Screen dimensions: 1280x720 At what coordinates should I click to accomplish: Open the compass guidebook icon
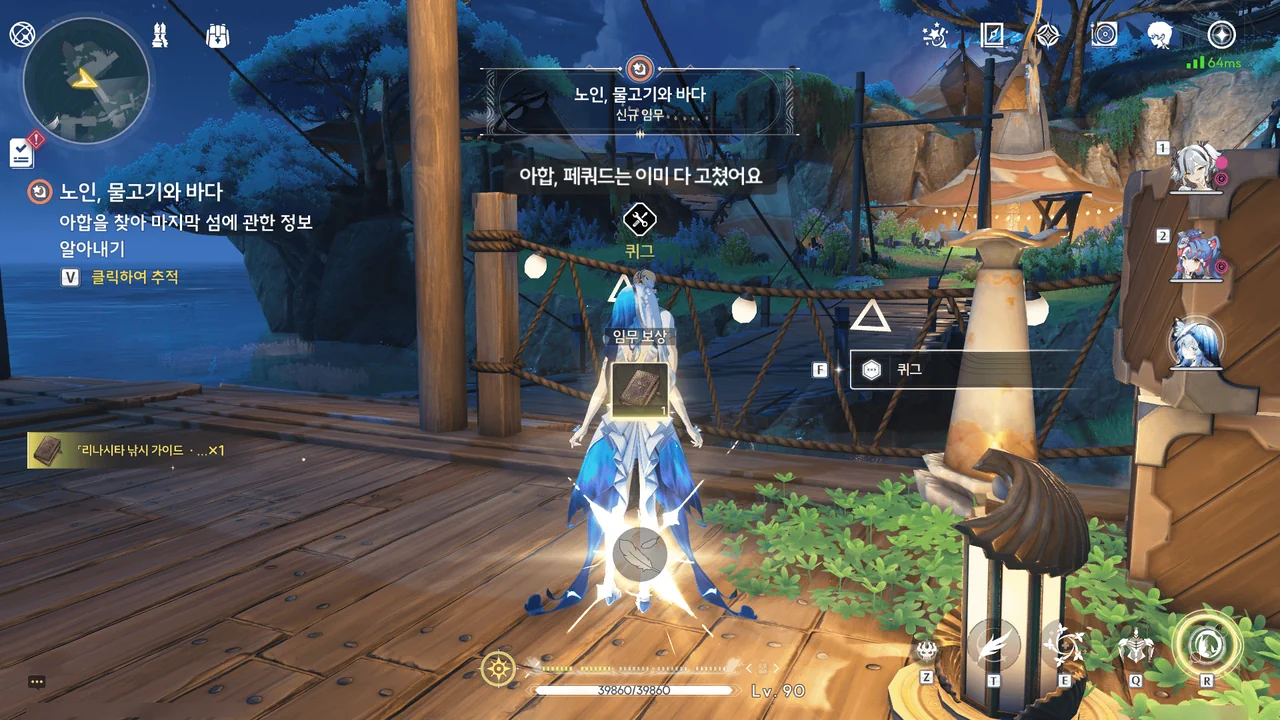[x=992, y=36]
